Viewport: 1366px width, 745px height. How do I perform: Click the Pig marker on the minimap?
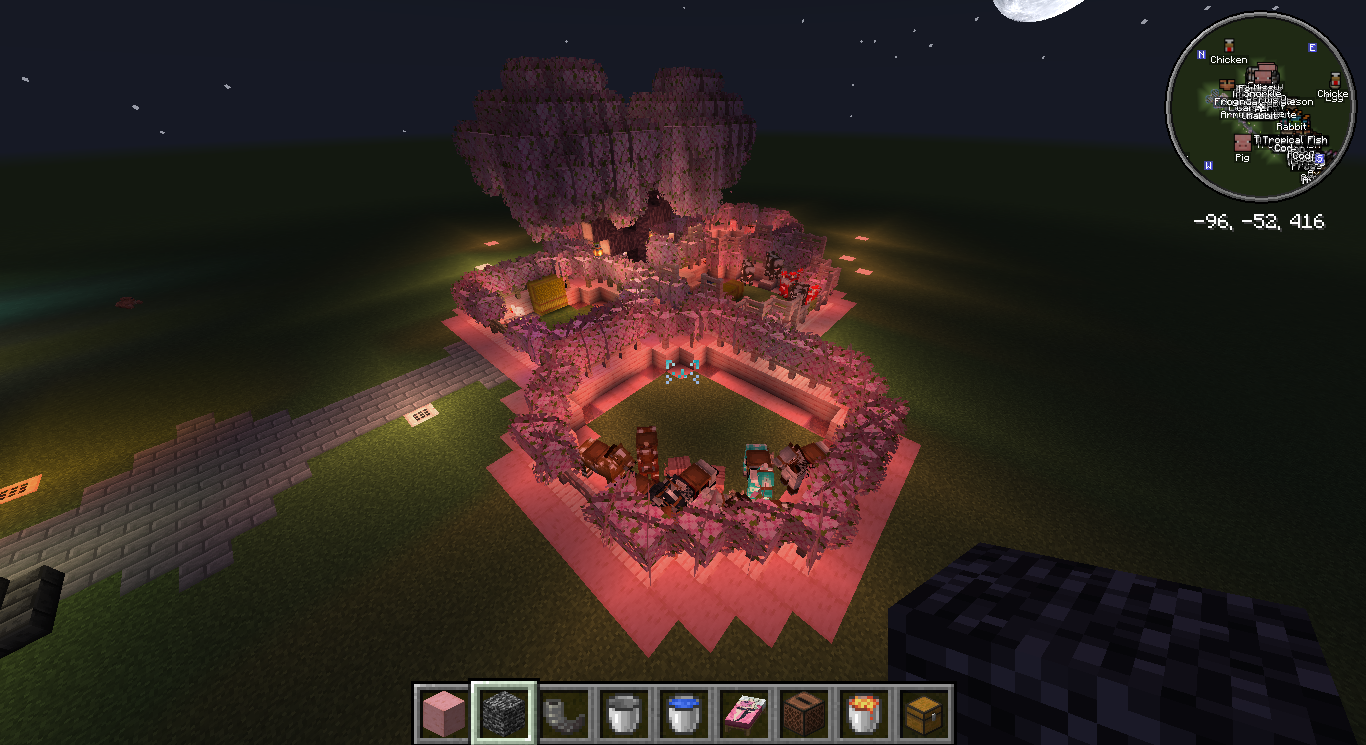1242,145
